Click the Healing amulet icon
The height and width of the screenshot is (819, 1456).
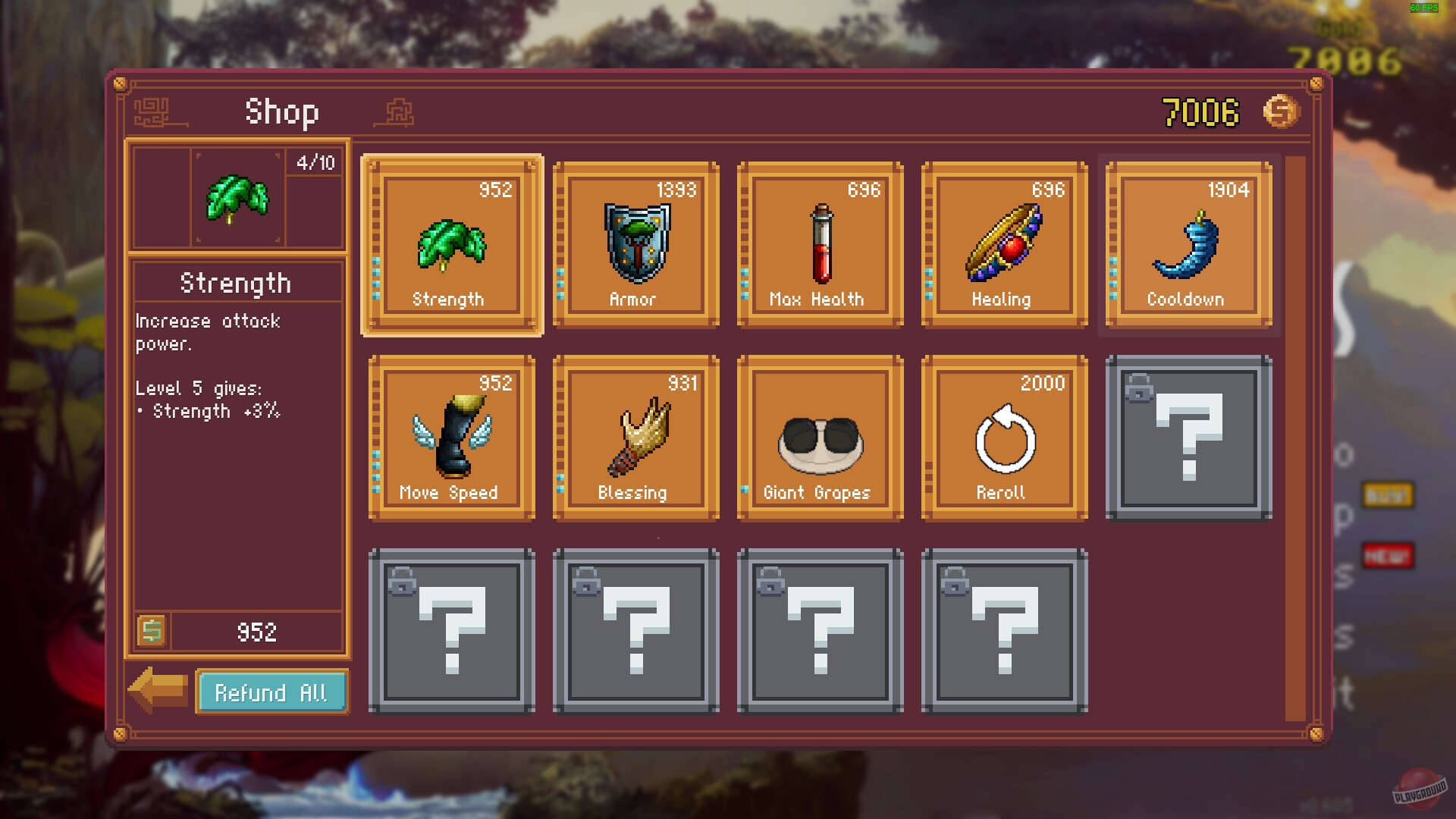pos(1003,243)
